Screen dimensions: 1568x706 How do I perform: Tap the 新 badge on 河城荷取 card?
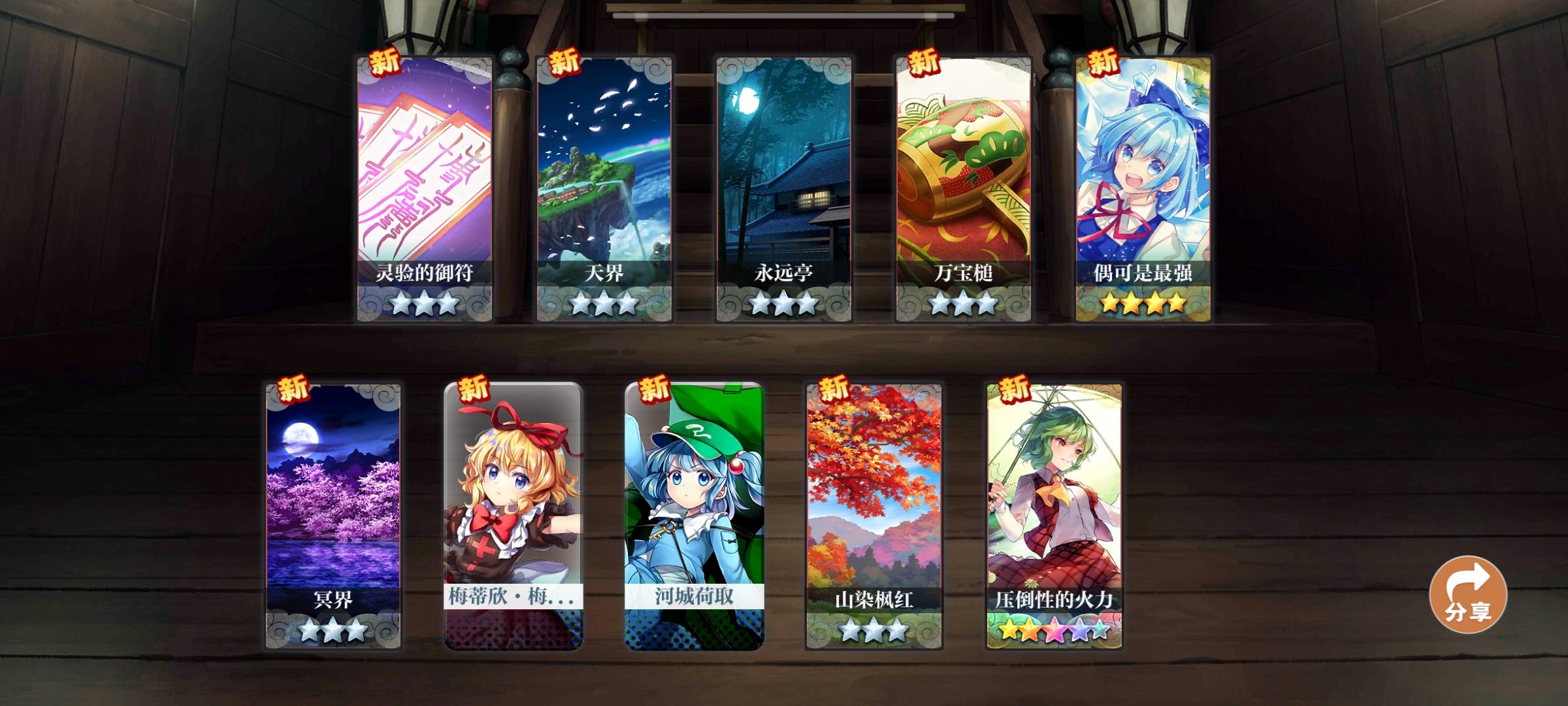(654, 388)
